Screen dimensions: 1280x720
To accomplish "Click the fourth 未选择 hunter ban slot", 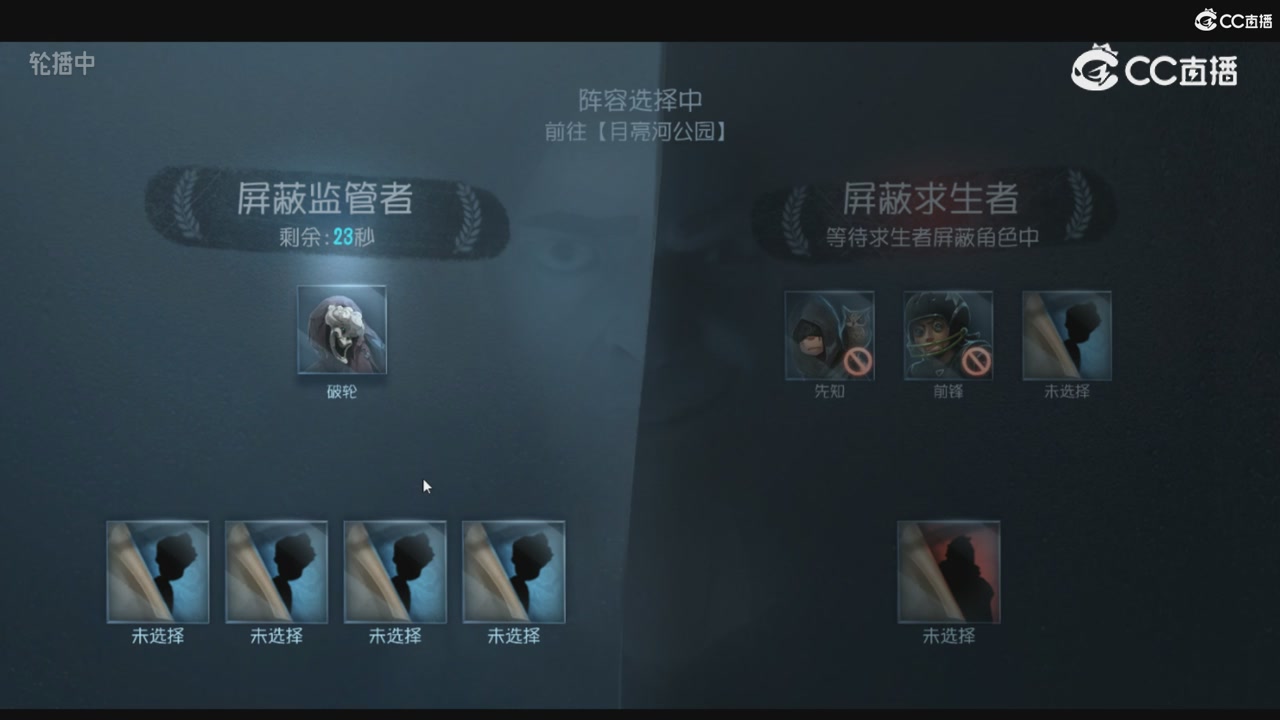I will (513, 570).
